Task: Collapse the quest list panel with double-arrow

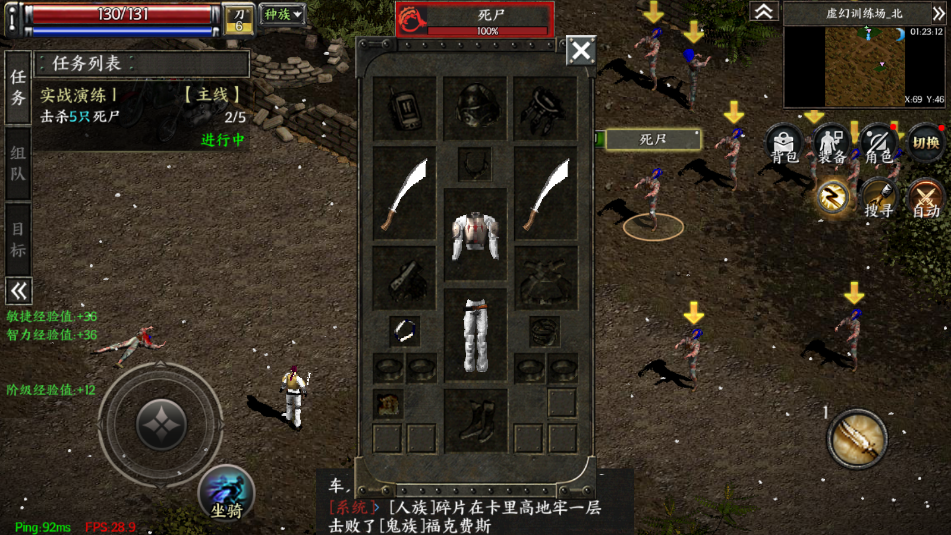Action: 18,291
